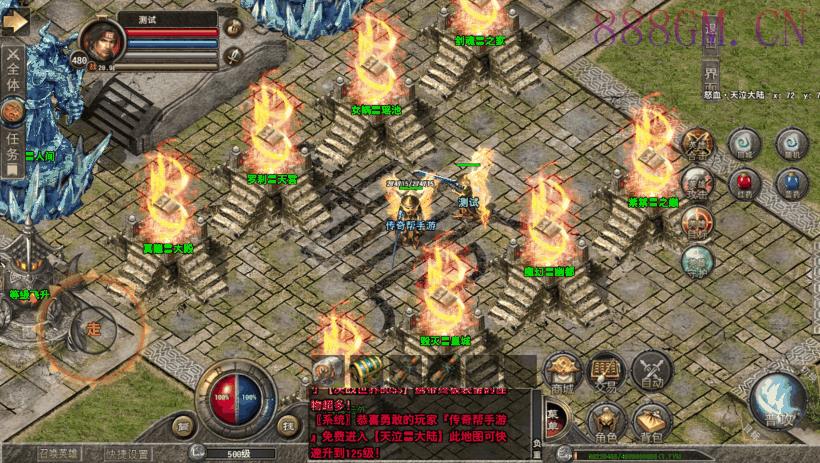Use the 普攻 basic attack button
Screen dimensions: 820x463
coord(776,401)
